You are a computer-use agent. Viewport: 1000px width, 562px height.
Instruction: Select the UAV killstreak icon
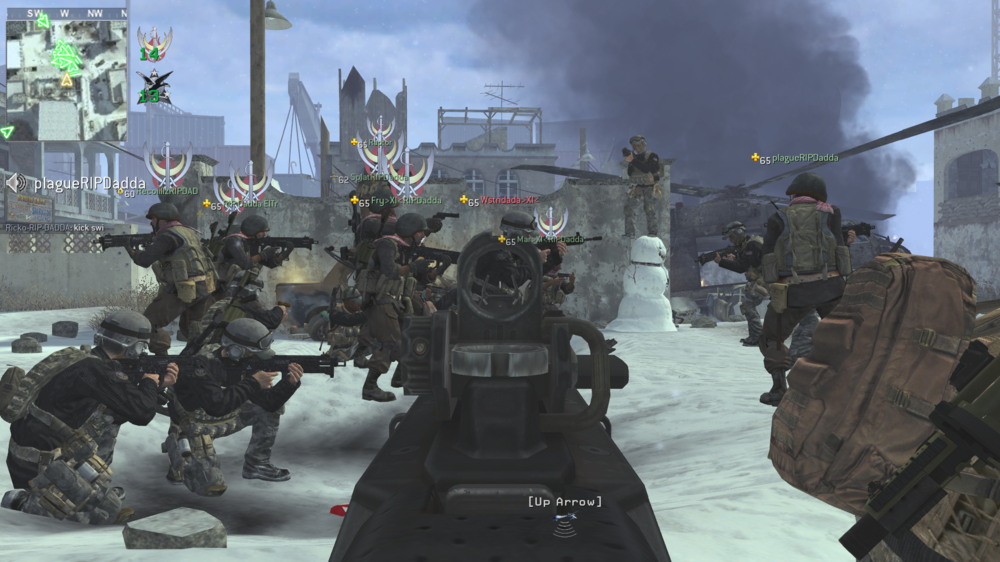point(565,521)
